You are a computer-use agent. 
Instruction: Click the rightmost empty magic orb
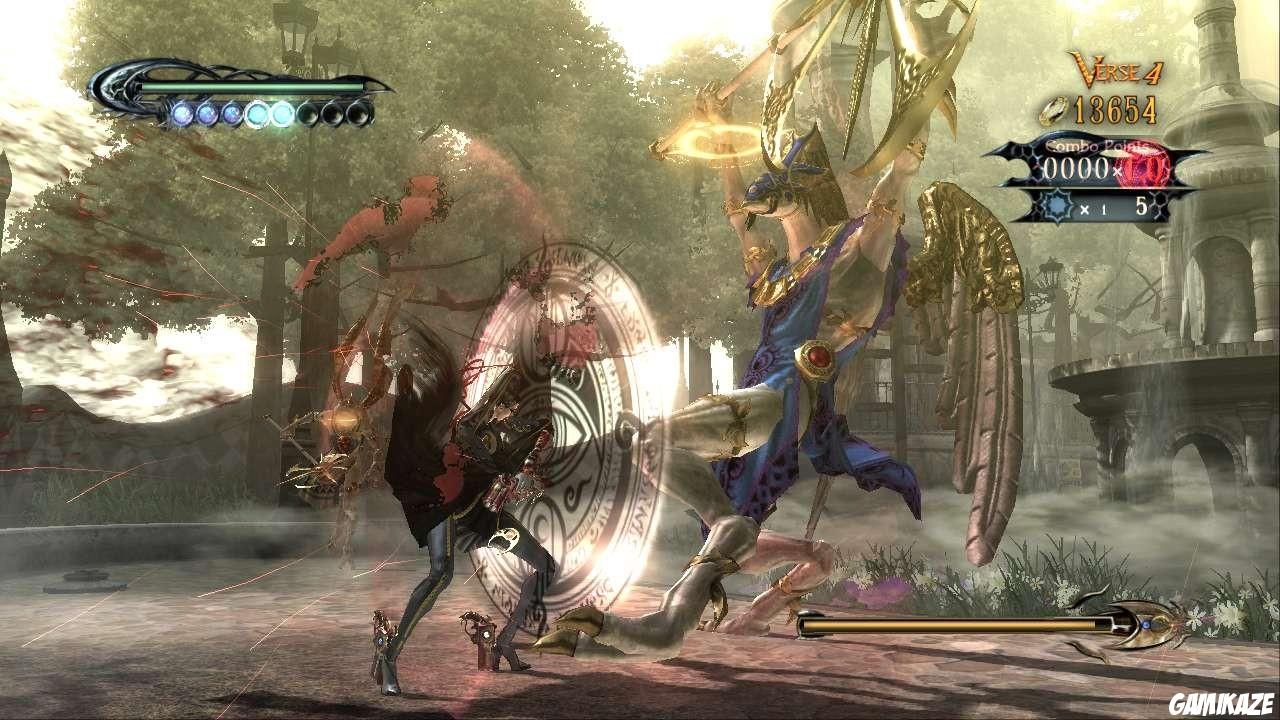click(359, 114)
